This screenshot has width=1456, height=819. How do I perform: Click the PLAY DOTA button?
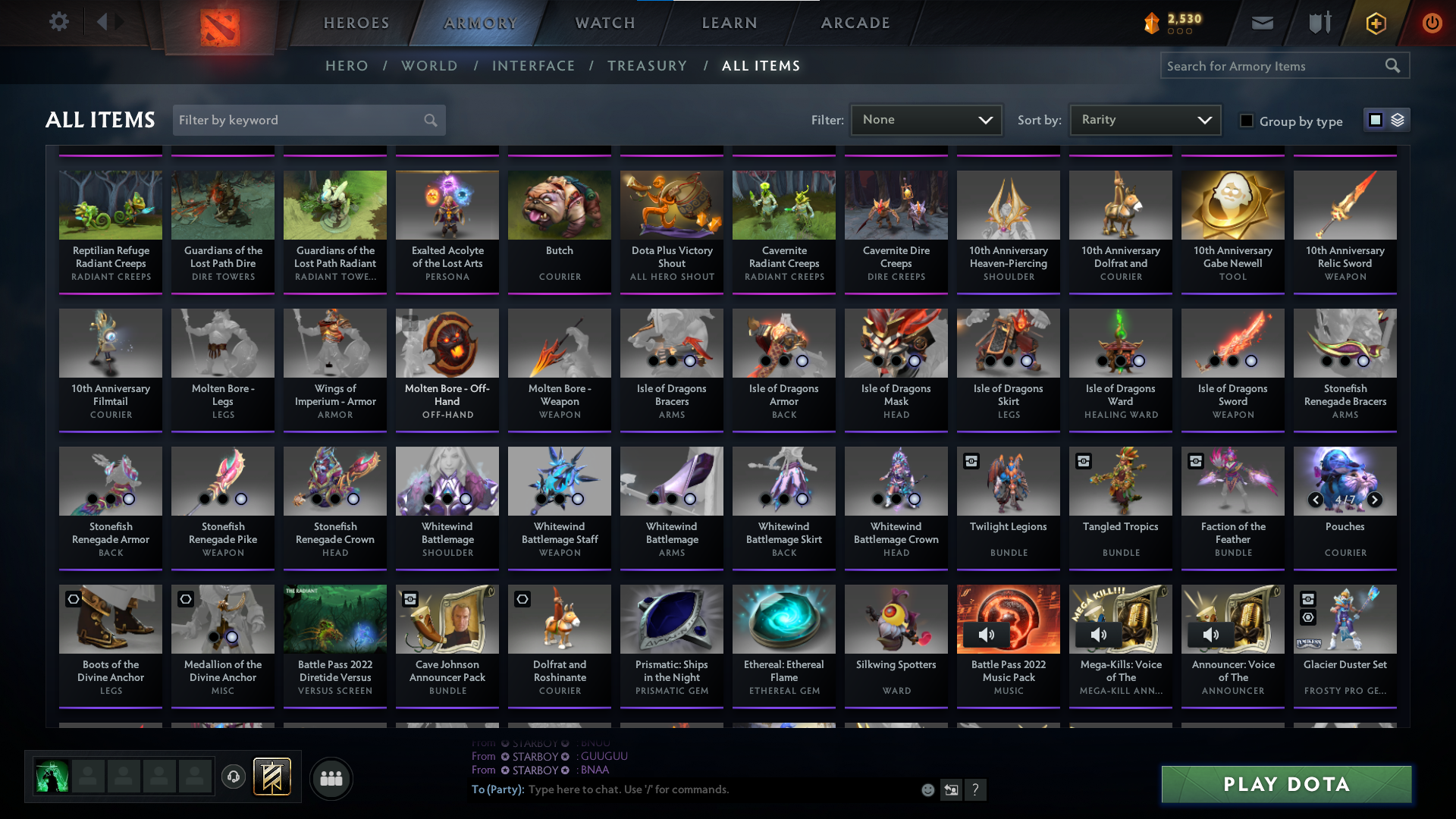1285,784
